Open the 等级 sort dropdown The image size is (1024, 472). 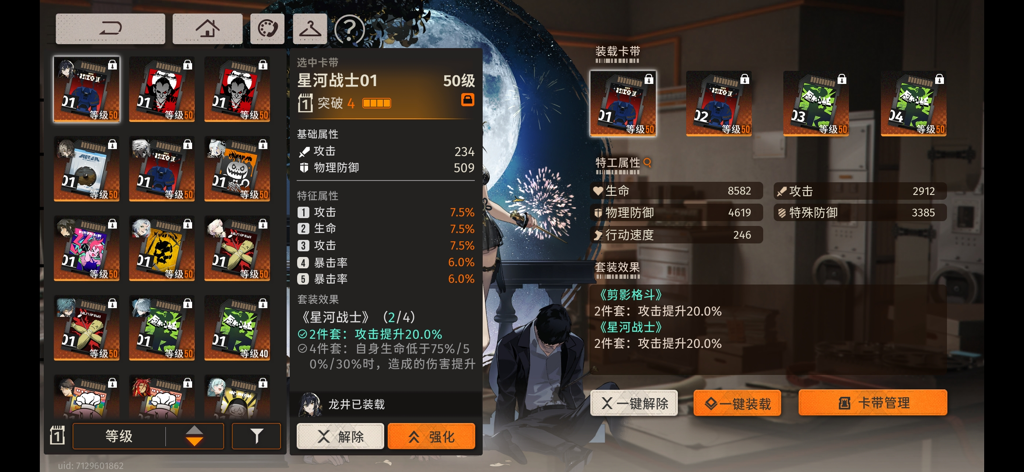pyautogui.click(x=119, y=436)
